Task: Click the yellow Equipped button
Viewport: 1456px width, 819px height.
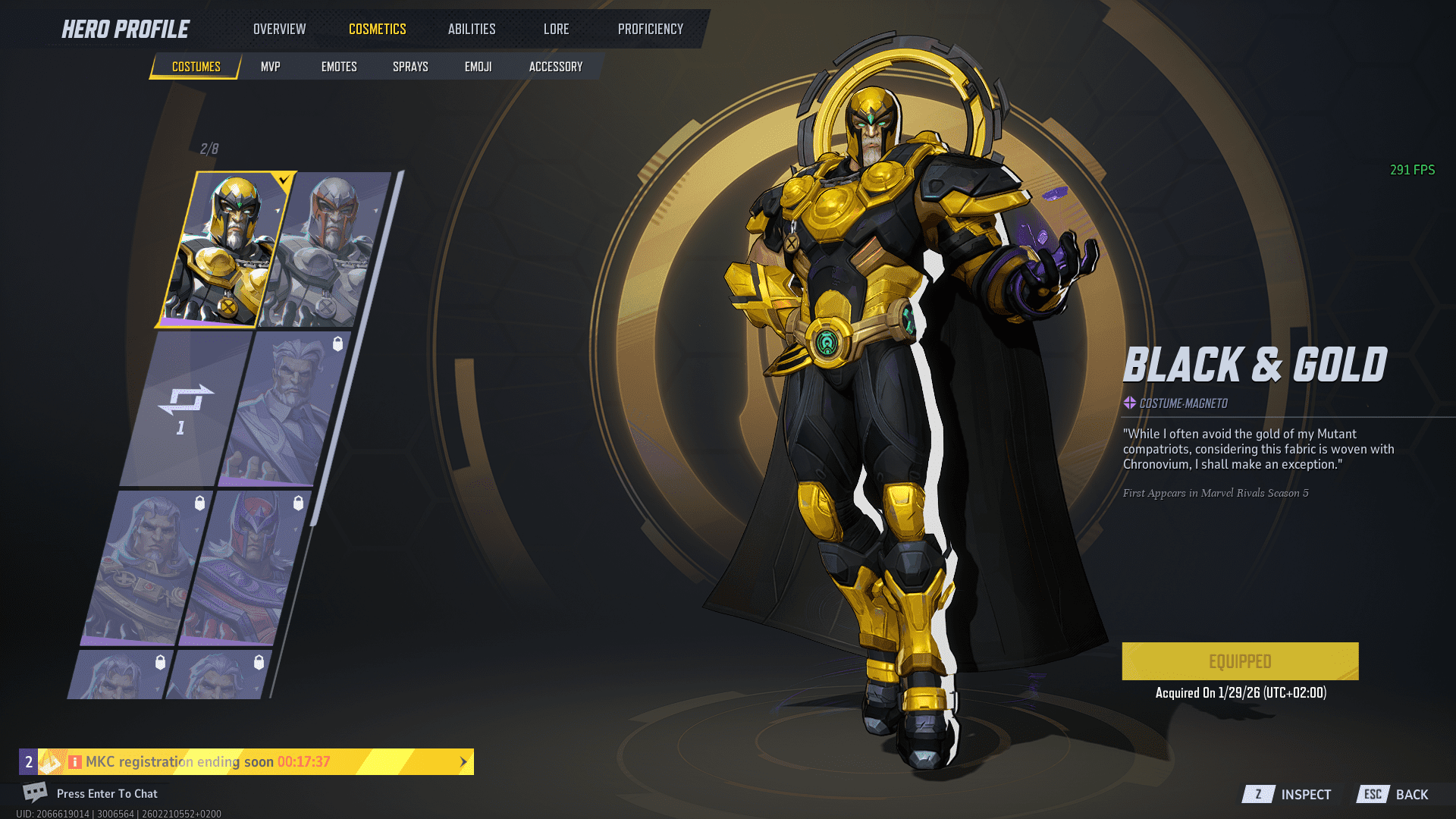Action: (1240, 661)
